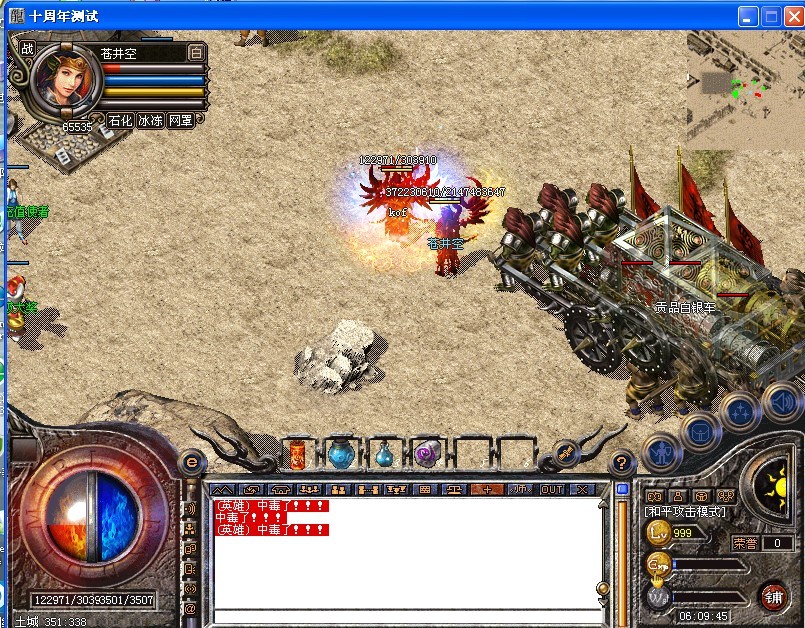
Task: Select the 网罩 skill button
Action: point(180,120)
